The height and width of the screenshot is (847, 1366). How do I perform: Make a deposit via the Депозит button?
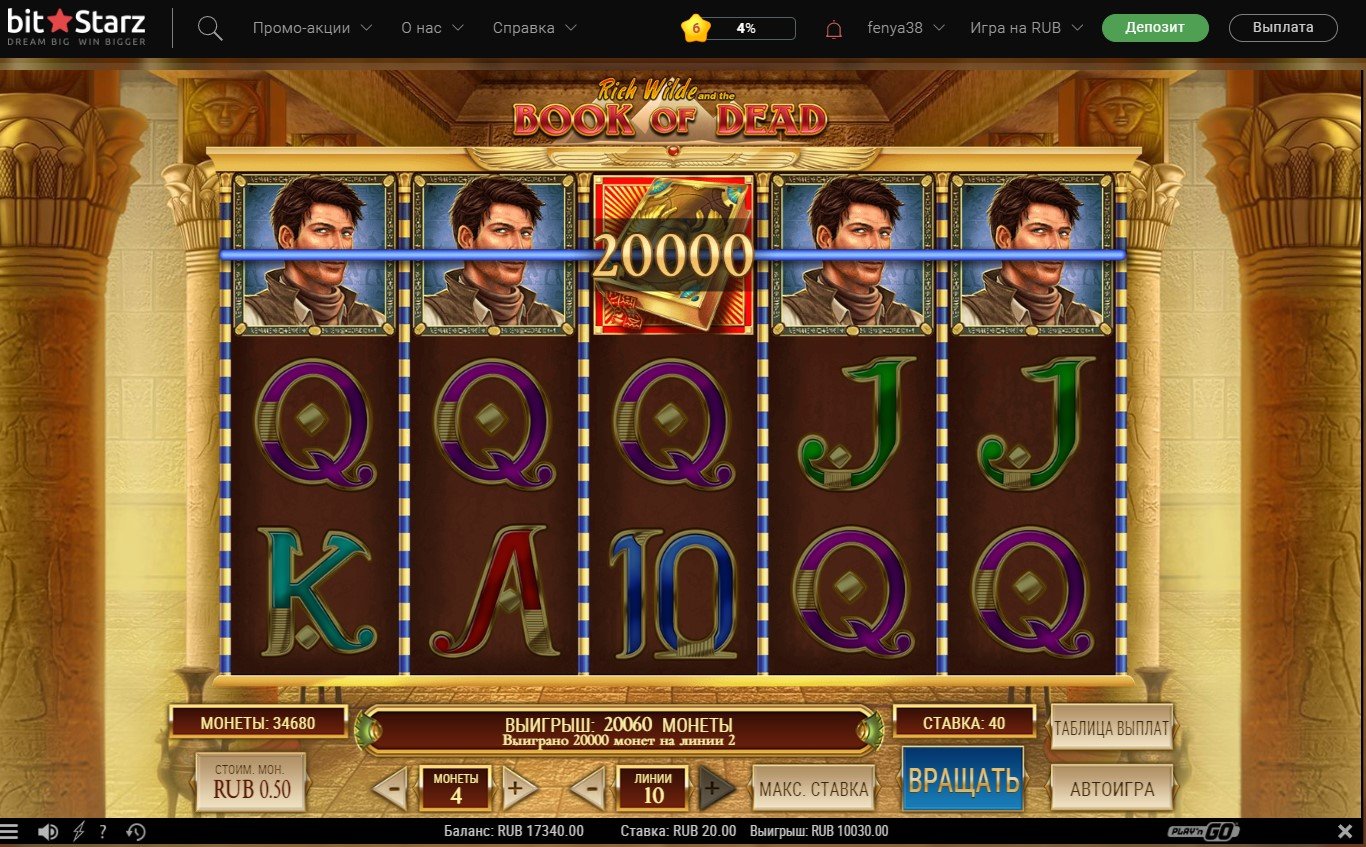(x=1155, y=27)
